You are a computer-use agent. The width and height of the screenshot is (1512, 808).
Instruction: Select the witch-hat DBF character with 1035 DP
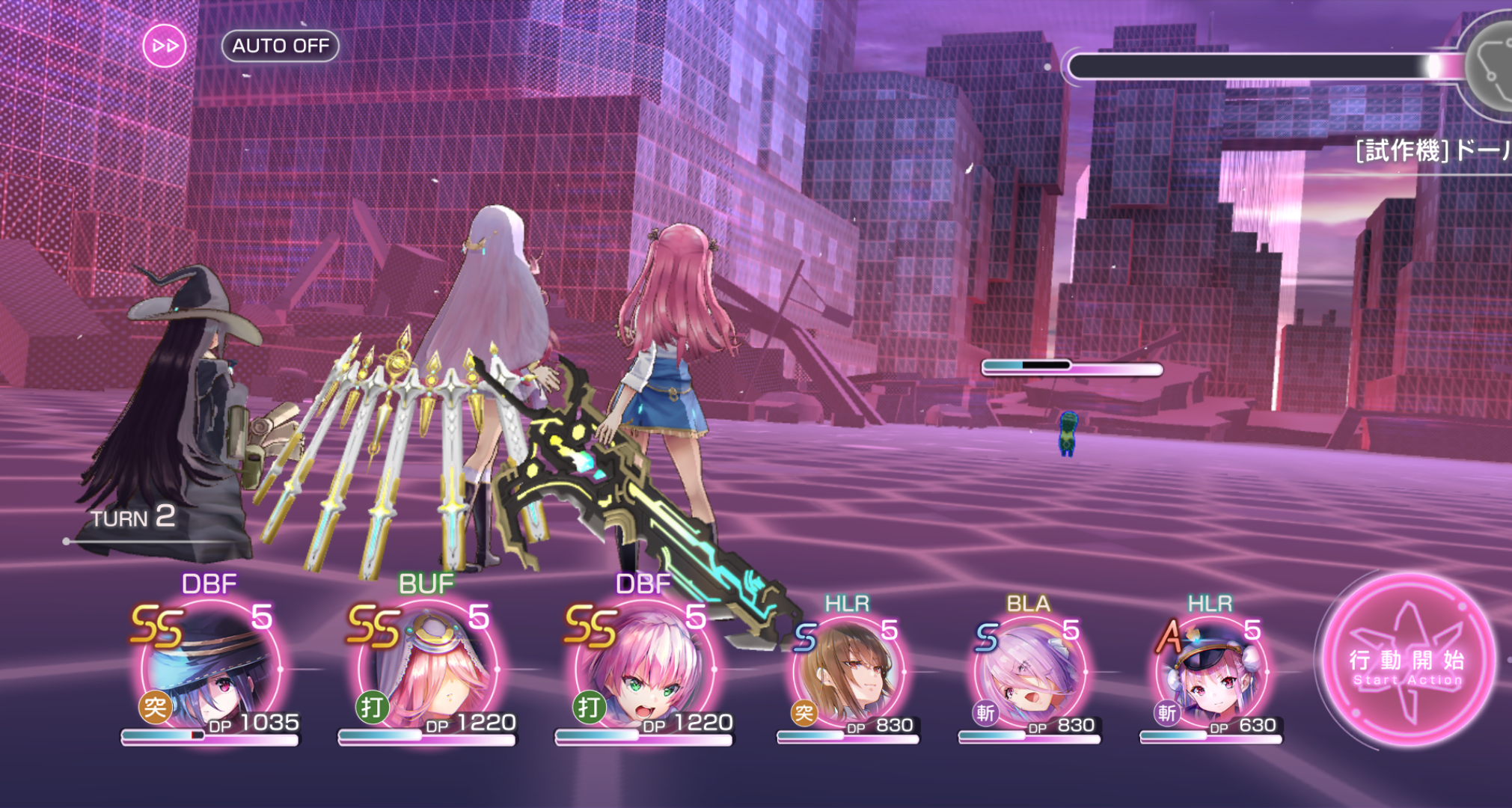tap(210, 670)
